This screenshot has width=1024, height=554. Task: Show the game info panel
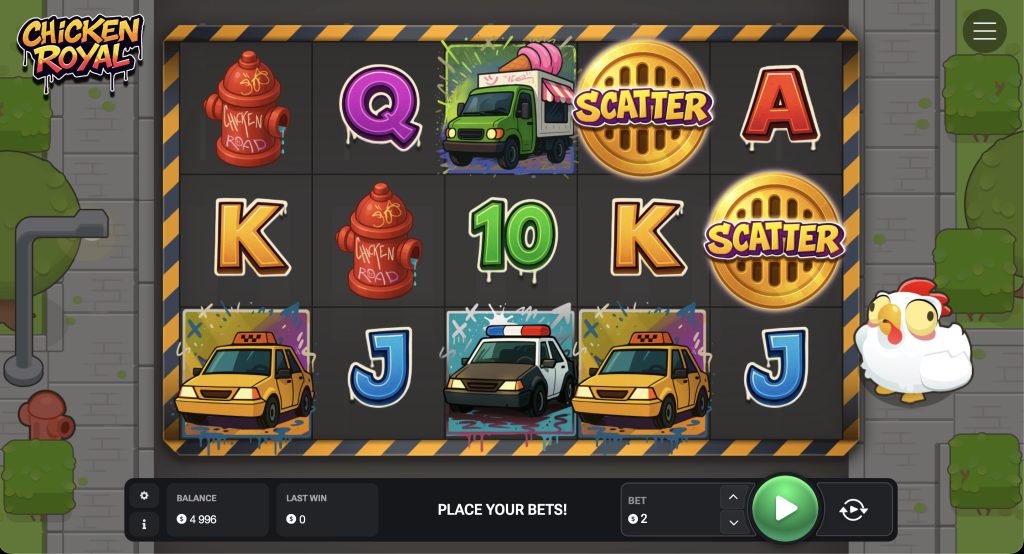click(x=144, y=523)
